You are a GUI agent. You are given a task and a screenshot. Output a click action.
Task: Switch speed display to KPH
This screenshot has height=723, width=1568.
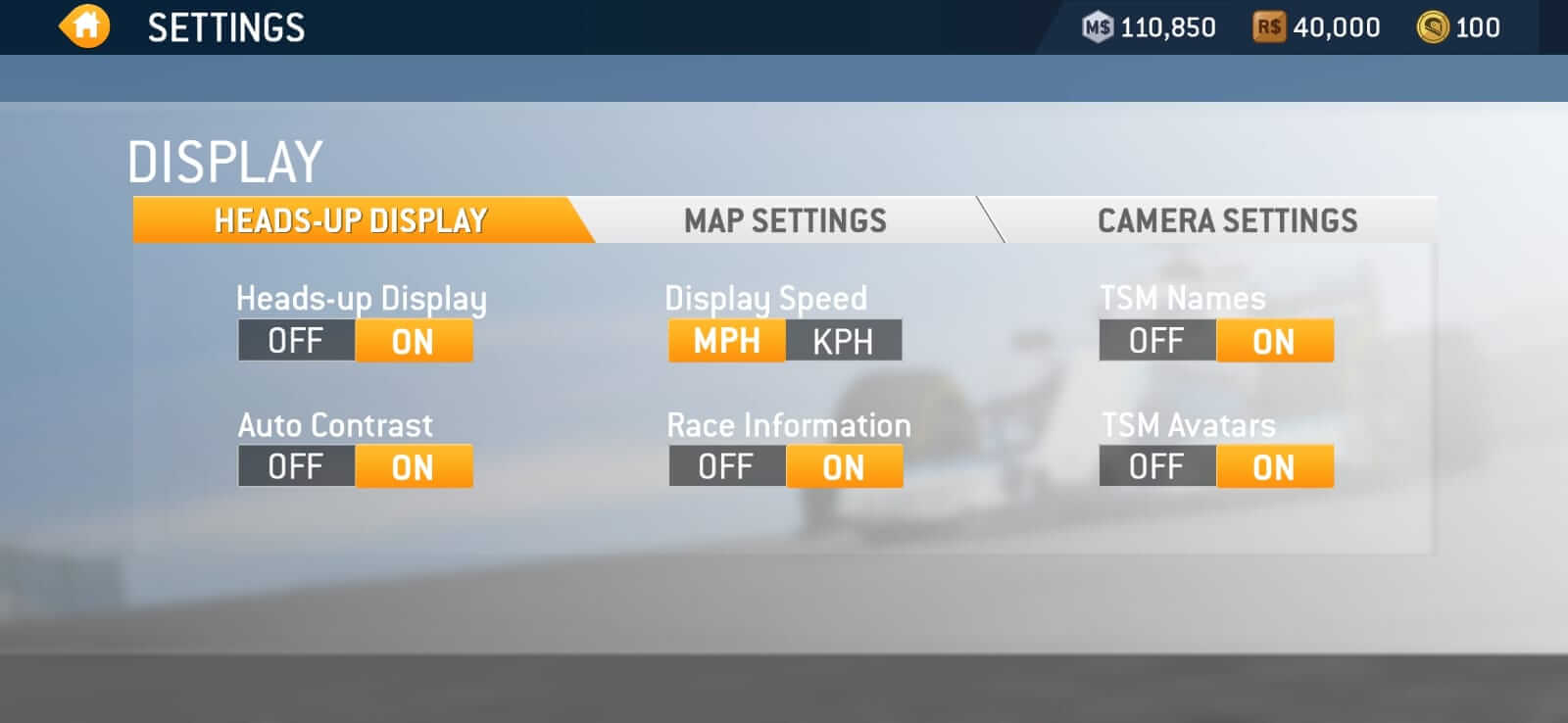(845, 341)
